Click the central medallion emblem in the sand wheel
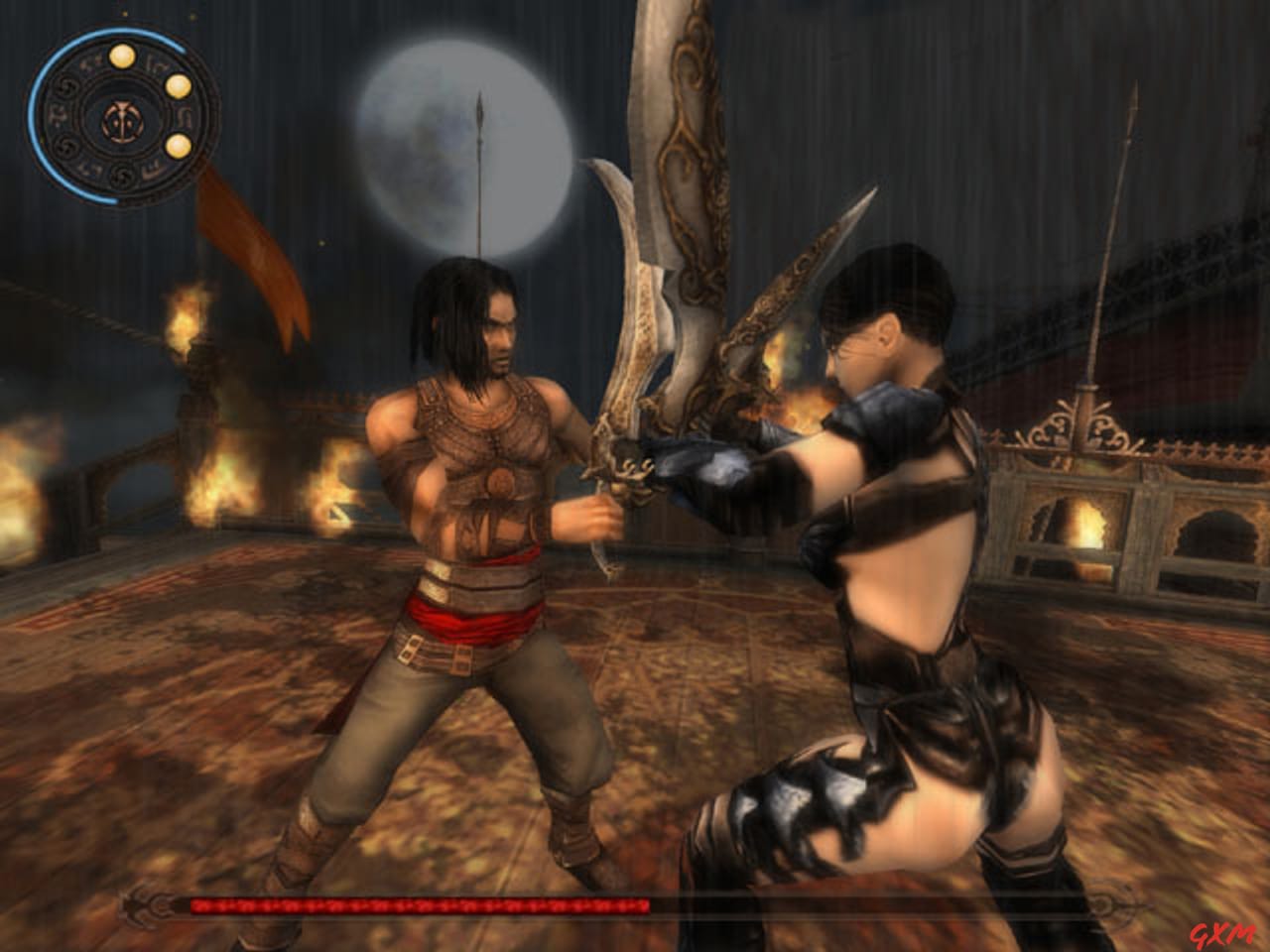The width and height of the screenshot is (1270, 952). click(123, 119)
